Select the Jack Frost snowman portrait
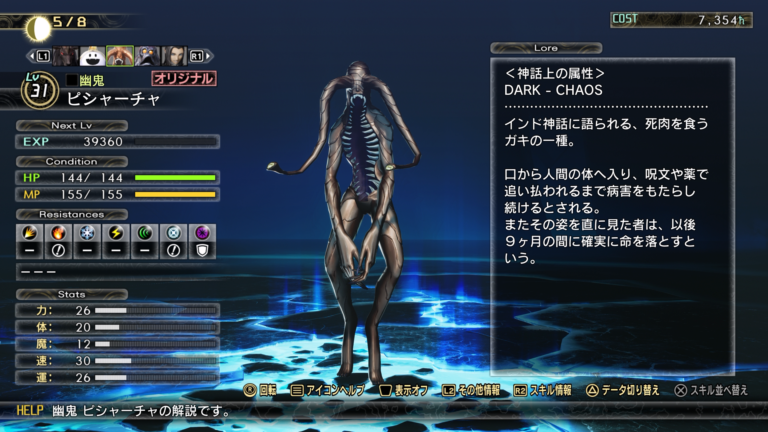Screen dimensions: 768x432 click(x=92, y=56)
